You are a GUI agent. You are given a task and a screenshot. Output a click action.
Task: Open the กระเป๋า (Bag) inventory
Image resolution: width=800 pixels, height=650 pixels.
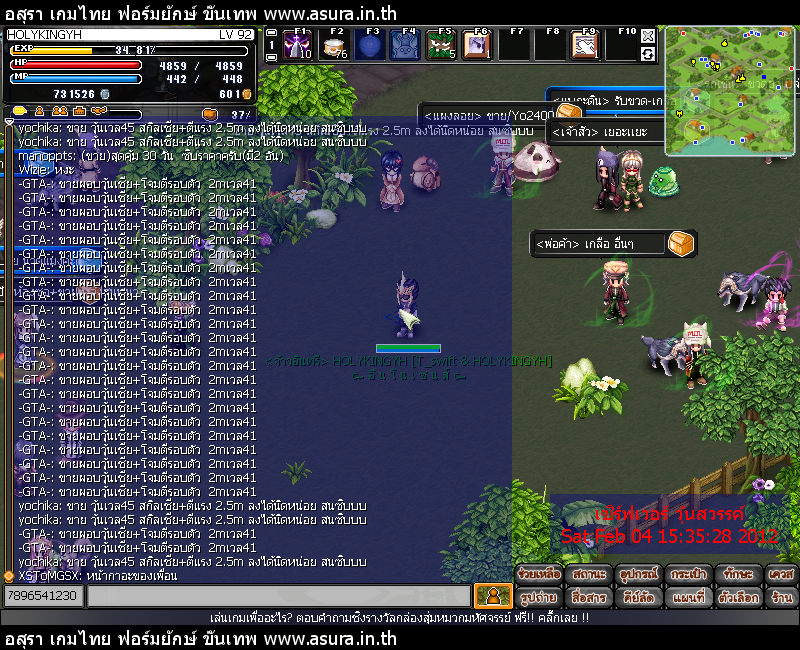click(688, 575)
